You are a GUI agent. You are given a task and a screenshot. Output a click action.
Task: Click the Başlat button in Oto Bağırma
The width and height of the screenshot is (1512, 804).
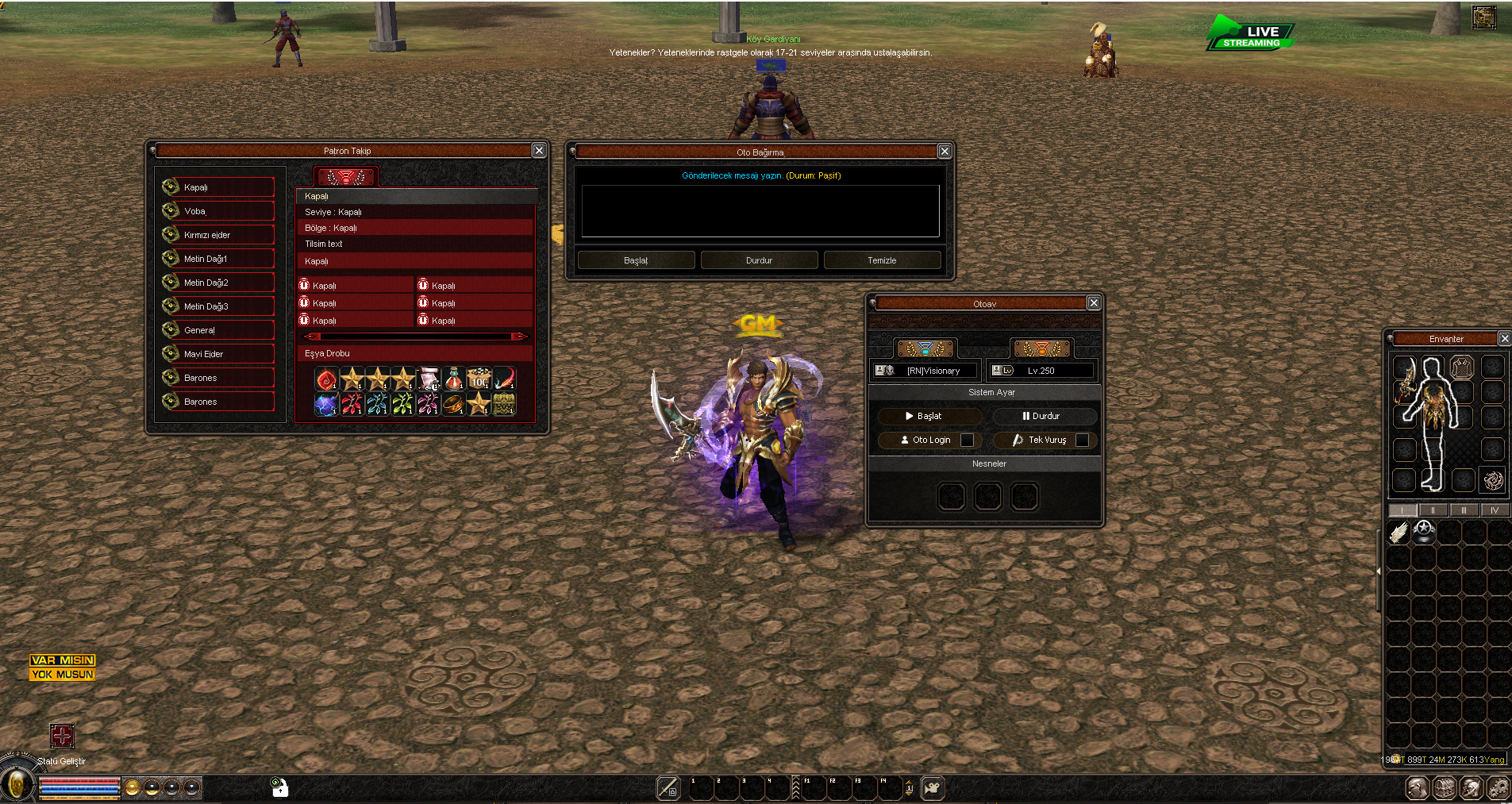tap(636, 260)
